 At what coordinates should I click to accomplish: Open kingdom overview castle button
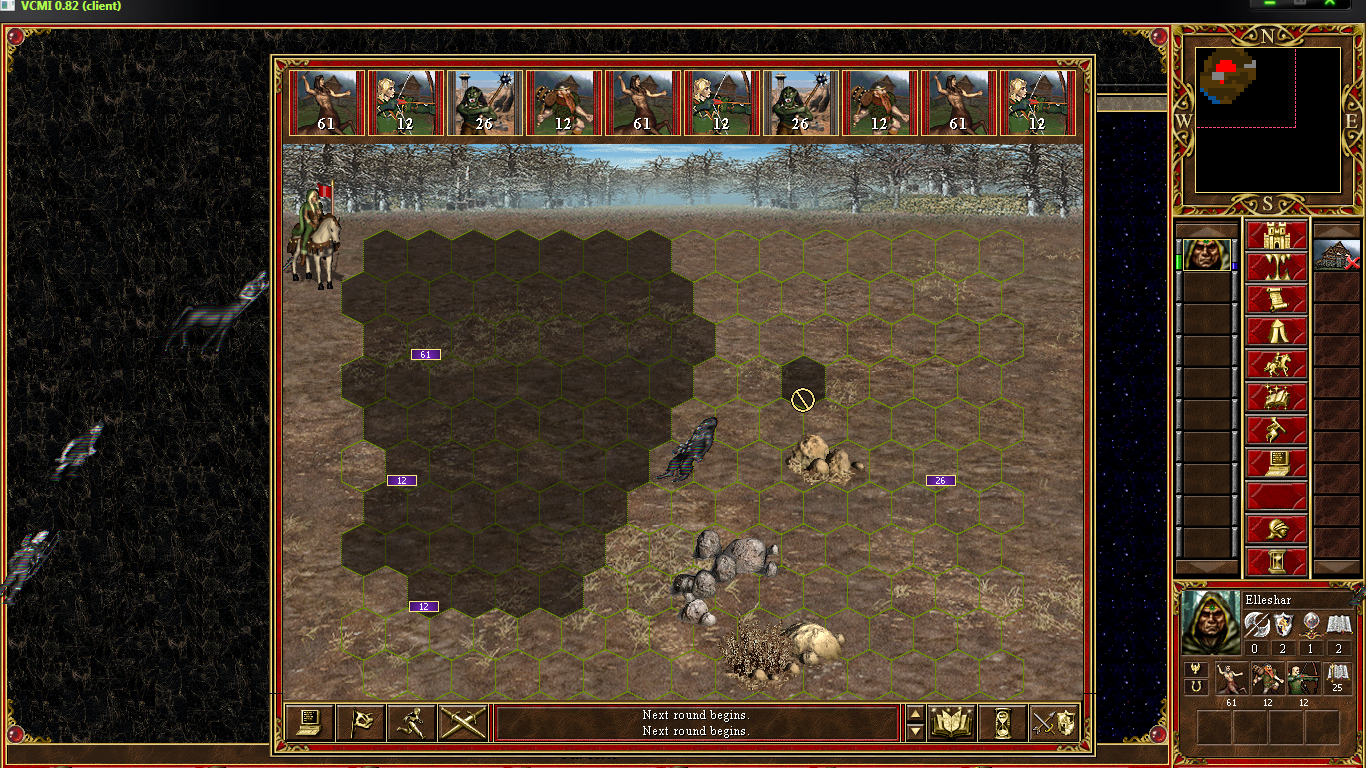(x=1276, y=237)
